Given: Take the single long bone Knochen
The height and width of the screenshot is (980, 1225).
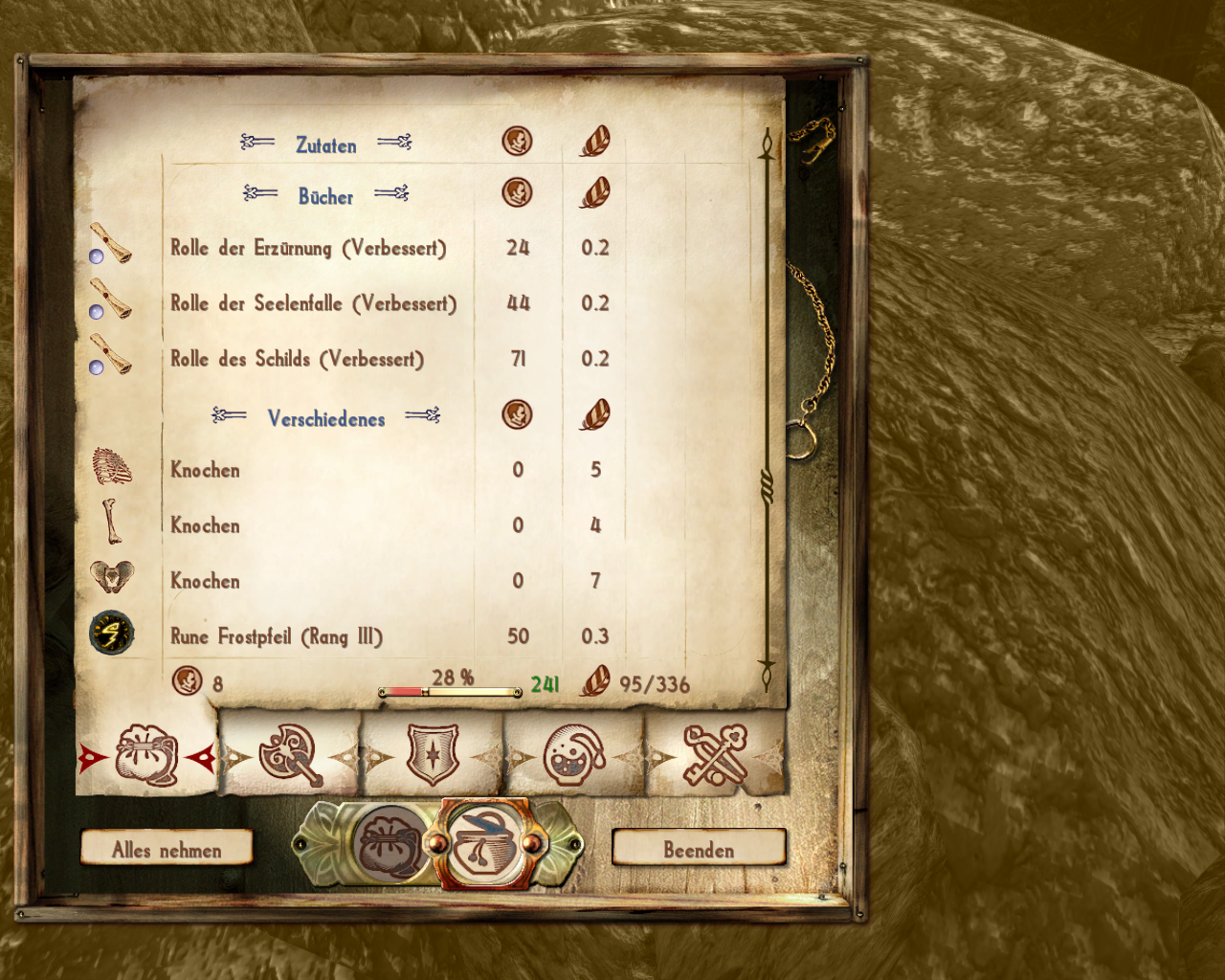Looking at the screenshot, I should (x=205, y=525).
